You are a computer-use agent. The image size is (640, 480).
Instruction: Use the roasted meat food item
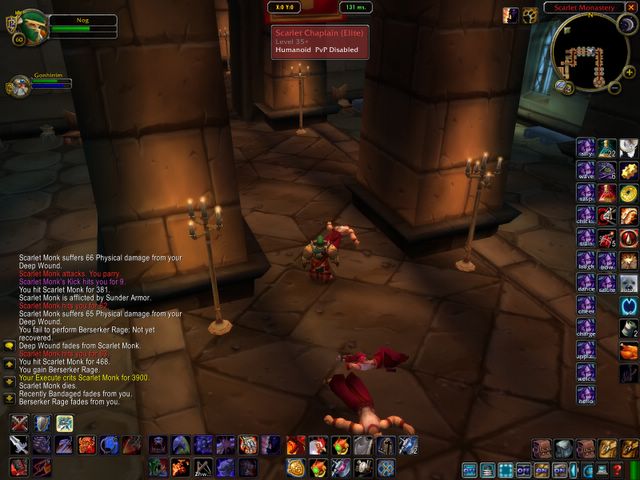point(629,350)
